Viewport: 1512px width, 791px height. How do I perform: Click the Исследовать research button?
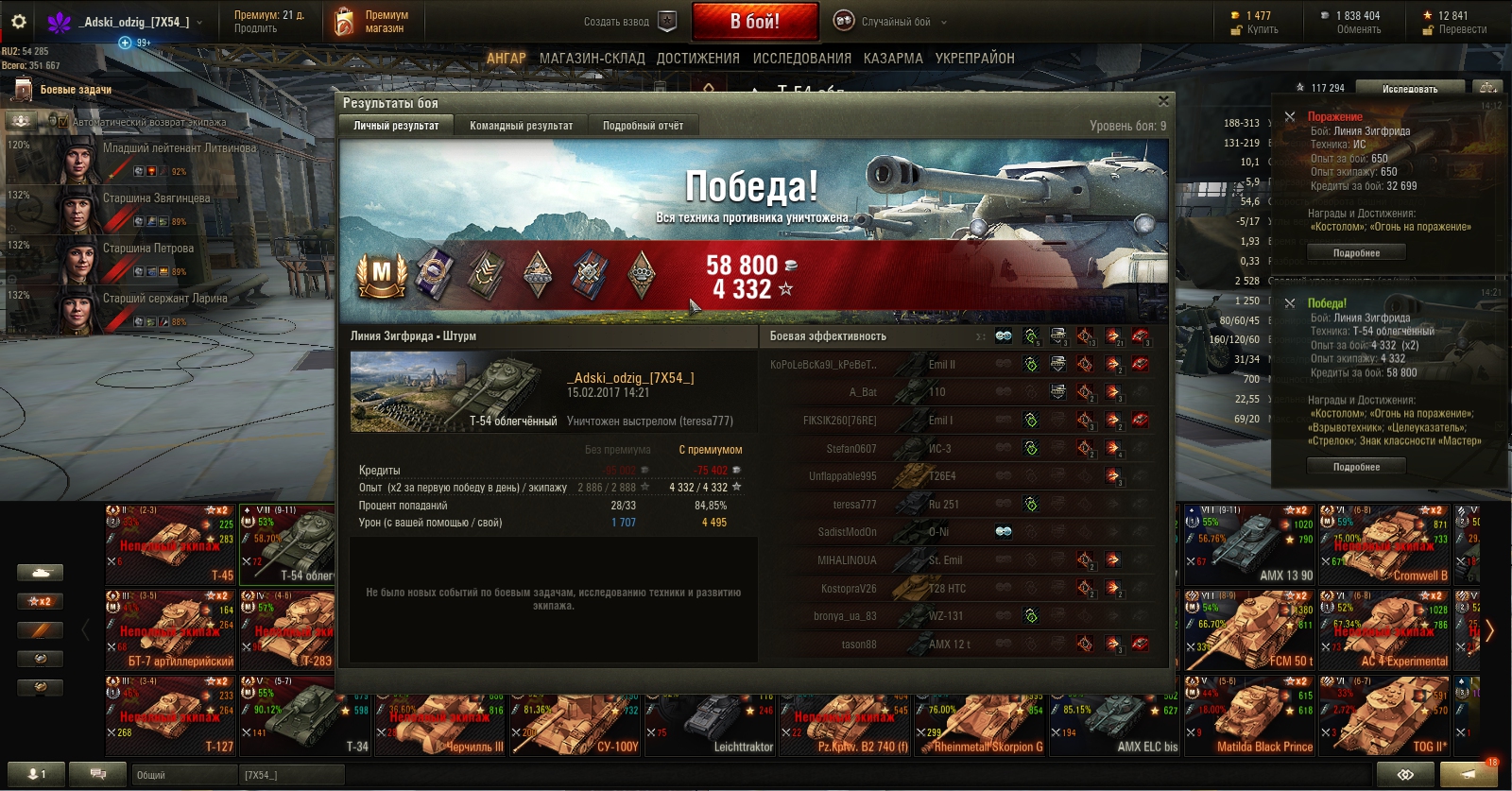[x=1409, y=89]
